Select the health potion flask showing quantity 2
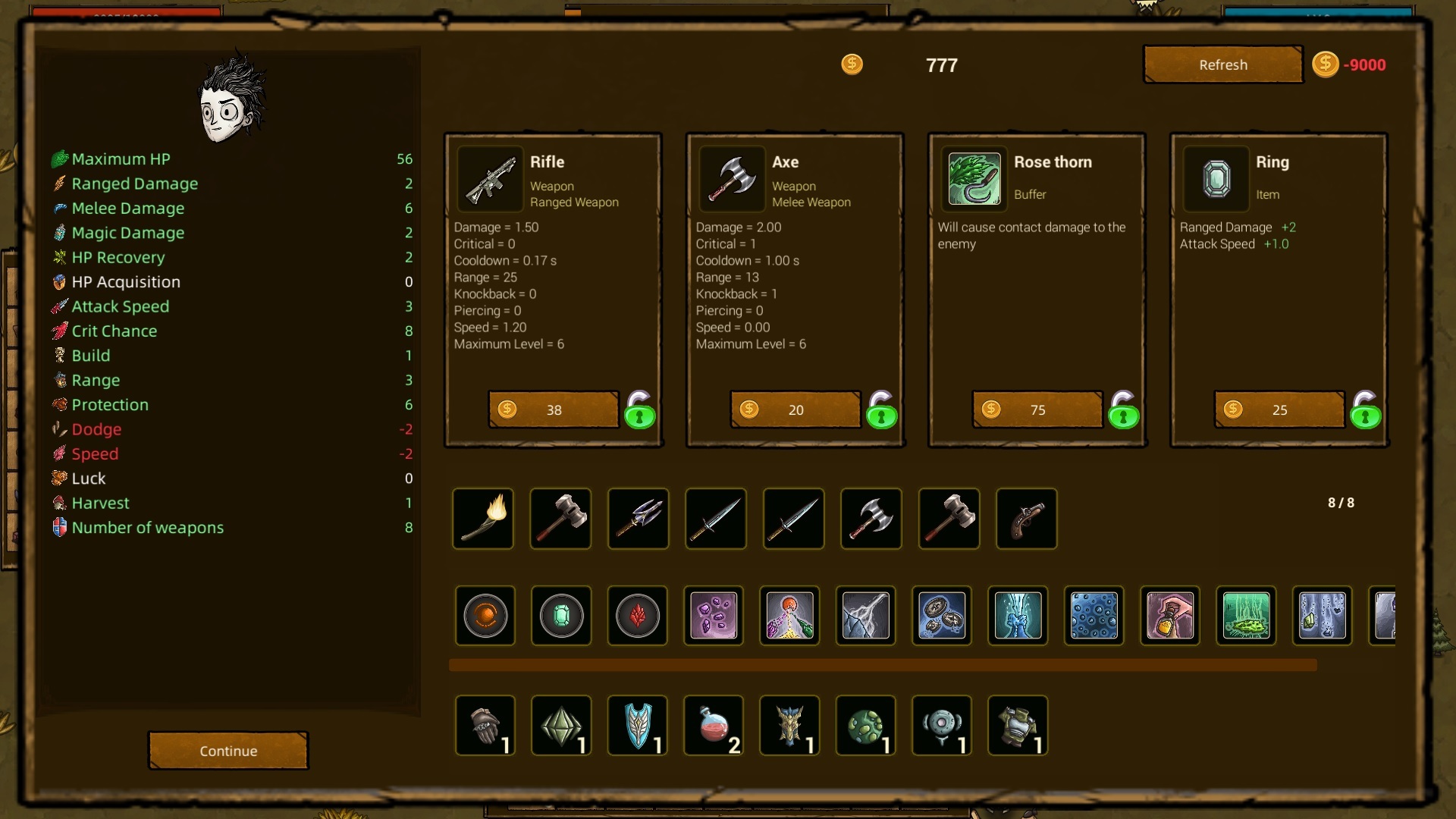 tap(714, 725)
